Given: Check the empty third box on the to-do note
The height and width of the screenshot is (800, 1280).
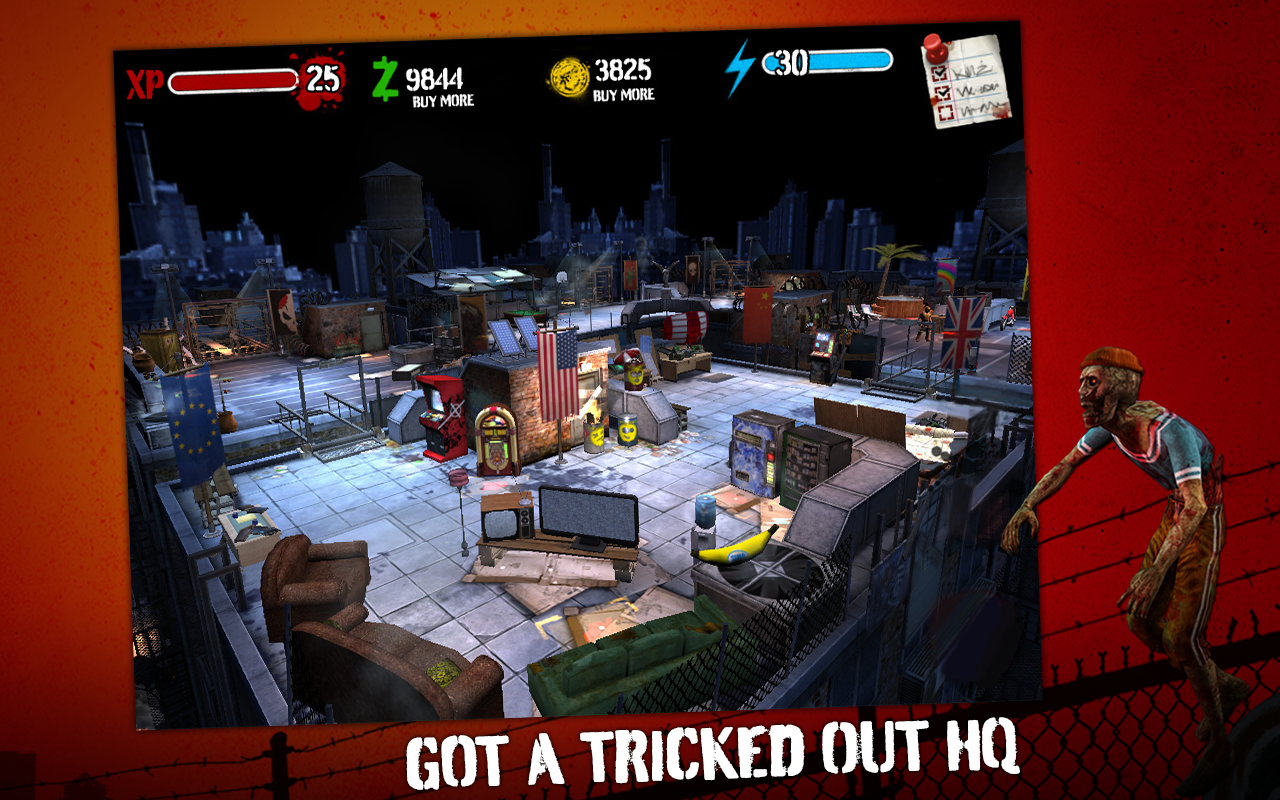Looking at the screenshot, I should (x=946, y=112).
